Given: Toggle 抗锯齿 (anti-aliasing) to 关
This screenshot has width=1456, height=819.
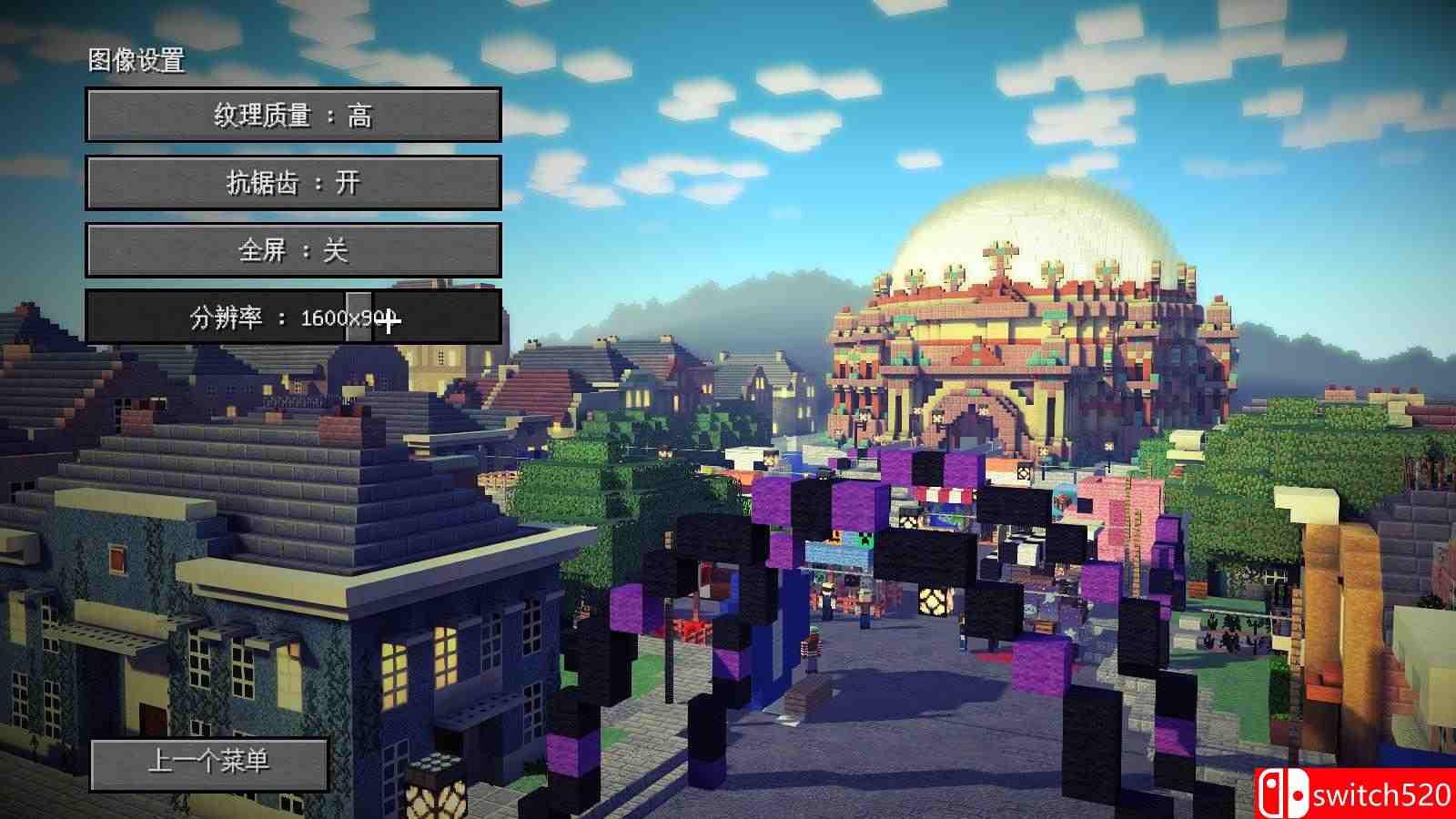Looking at the screenshot, I should (x=293, y=182).
